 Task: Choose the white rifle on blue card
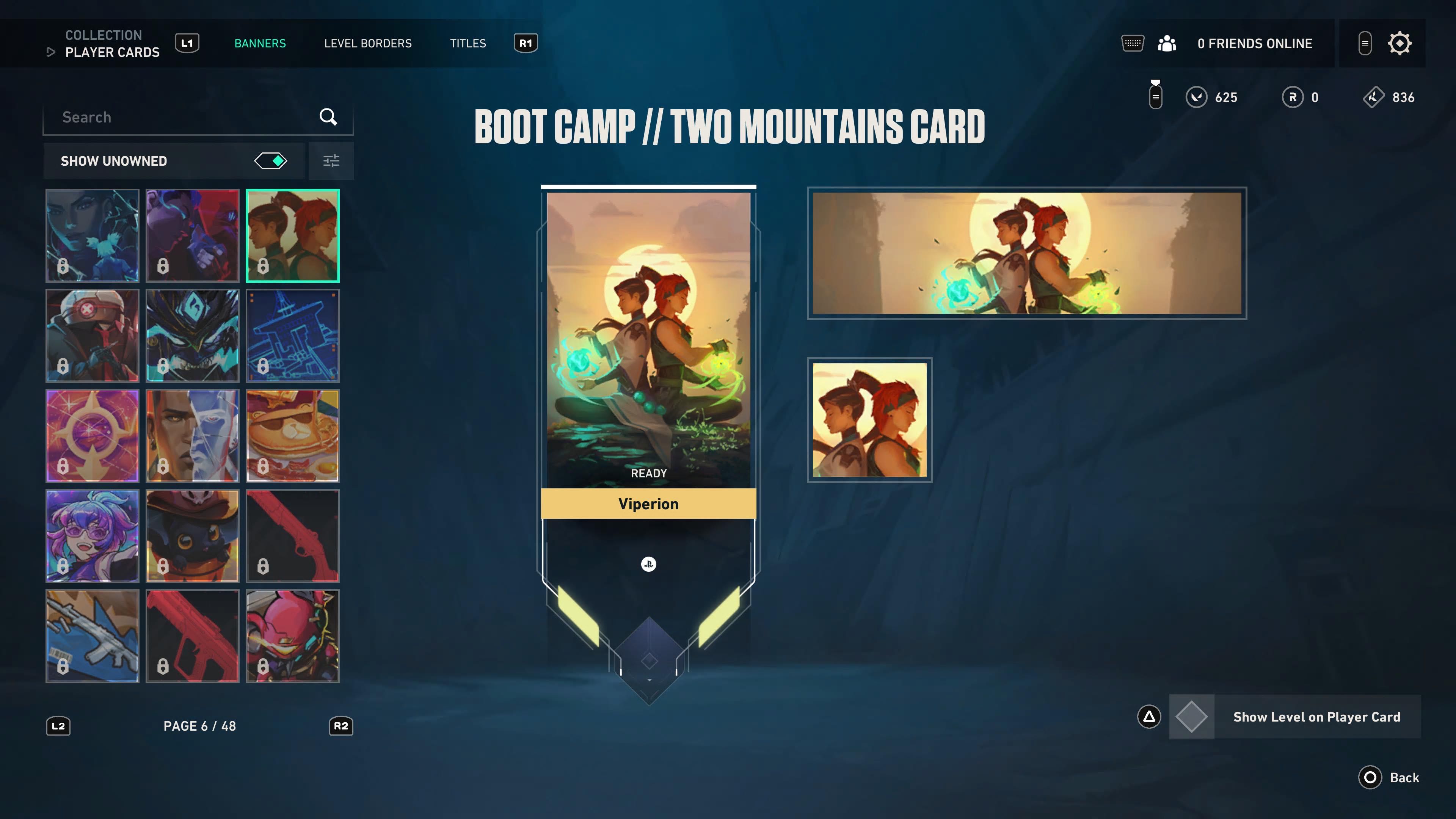[x=92, y=636]
